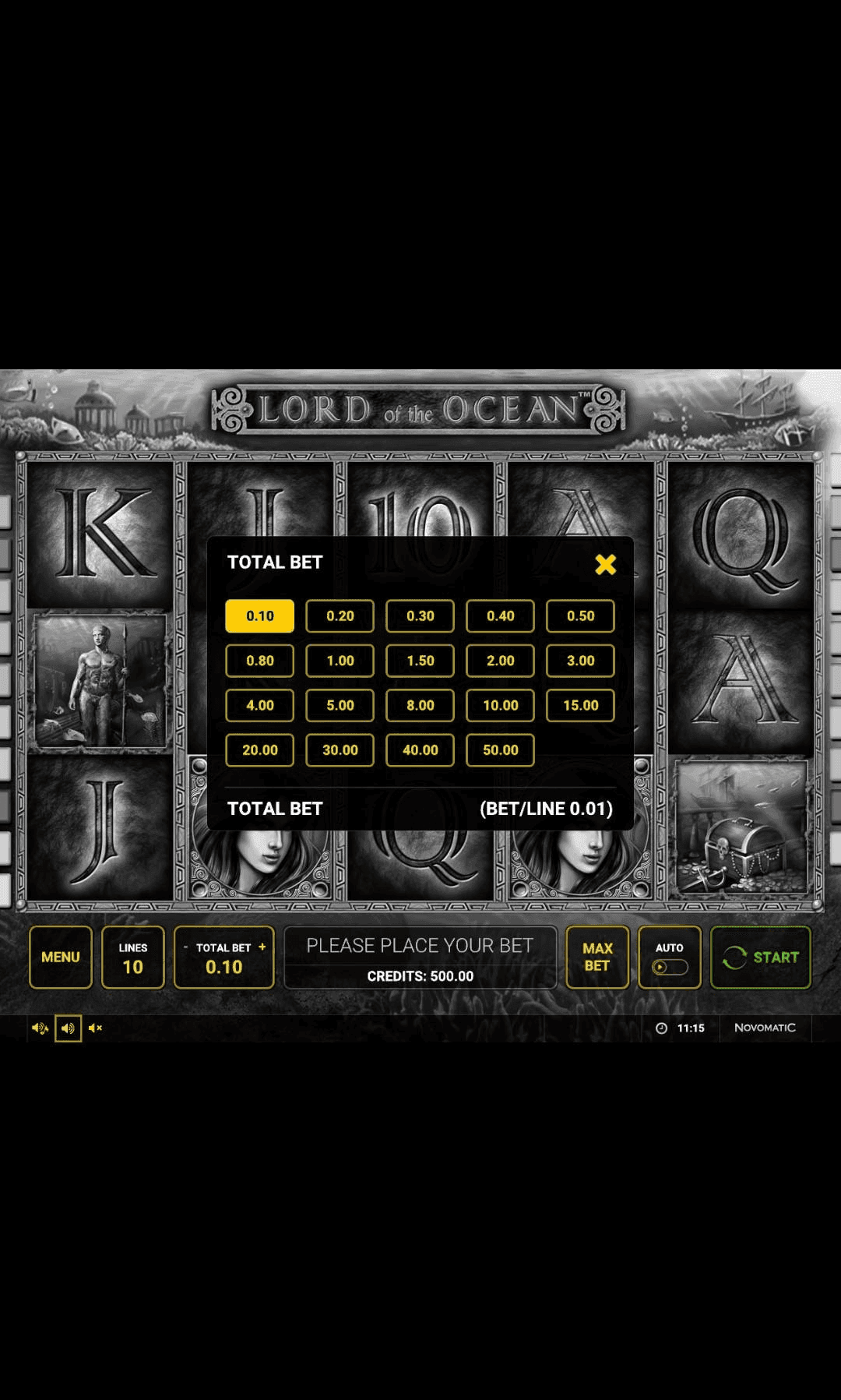Open the Lines selector

pos(133,957)
